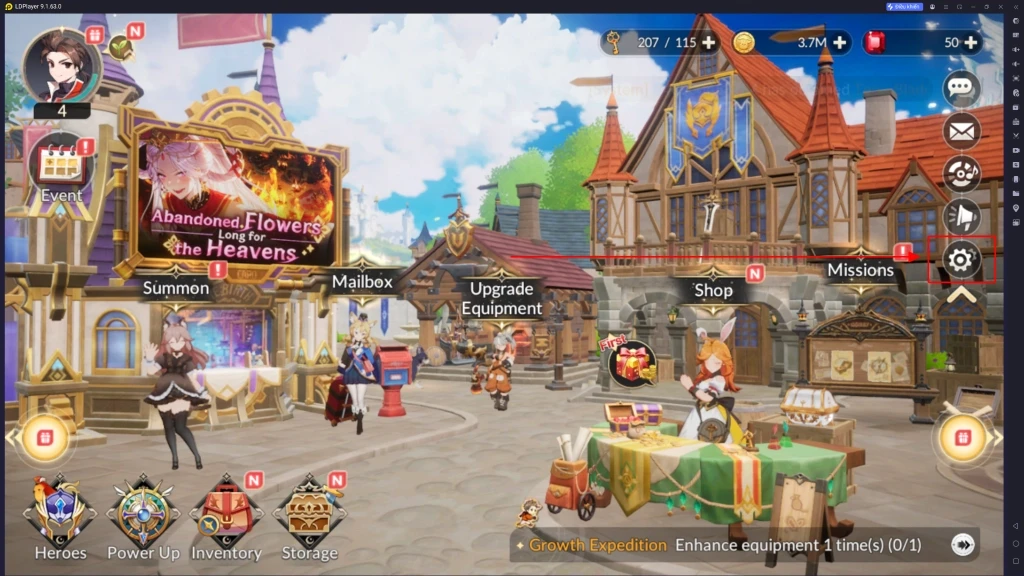Tap the player avatar portrait
1024x576 pixels.
pyautogui.click(x=62, y=66)
